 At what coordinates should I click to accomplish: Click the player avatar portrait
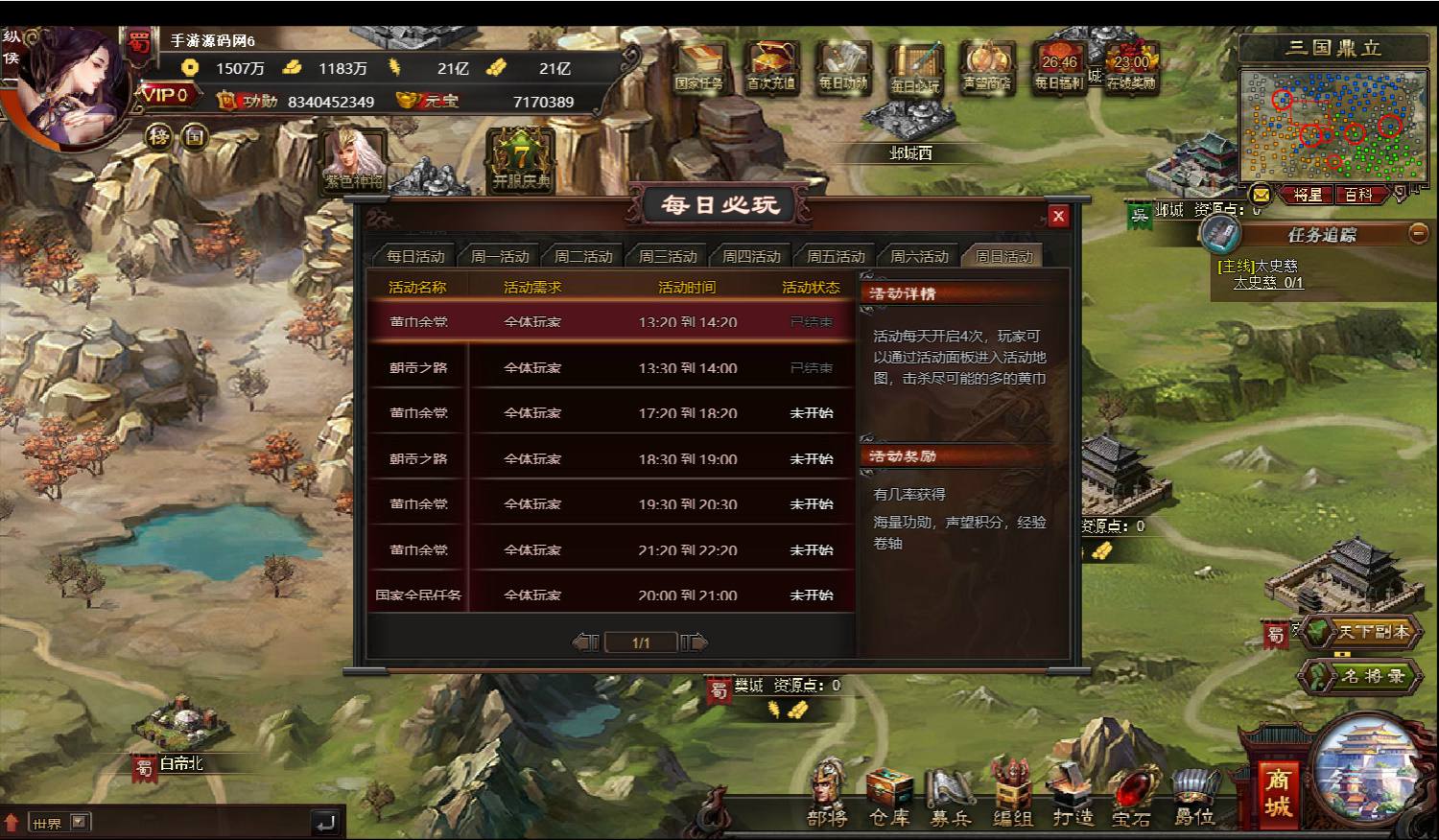72,88
